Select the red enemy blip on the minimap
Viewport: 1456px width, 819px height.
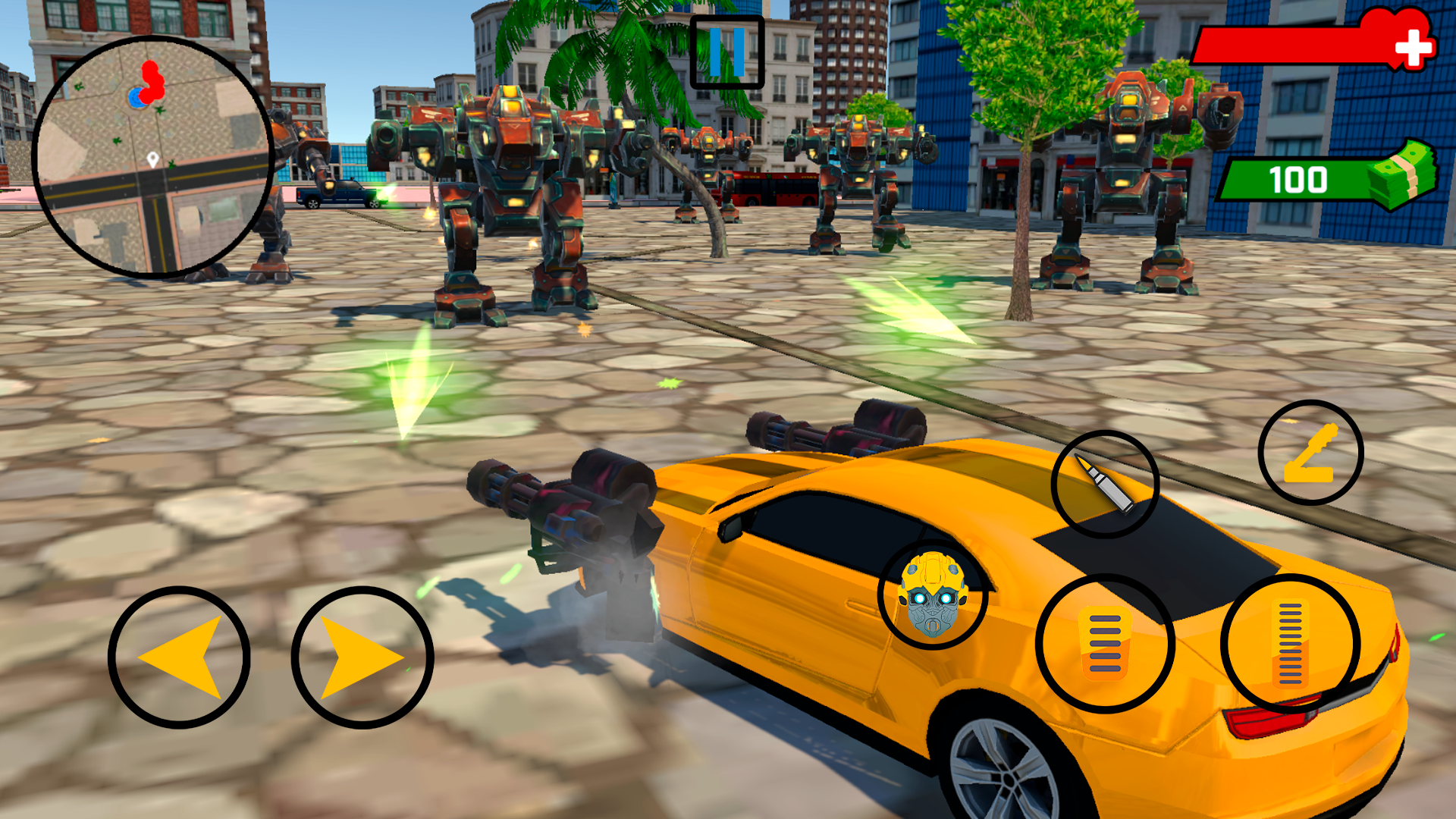click(152, 80)
